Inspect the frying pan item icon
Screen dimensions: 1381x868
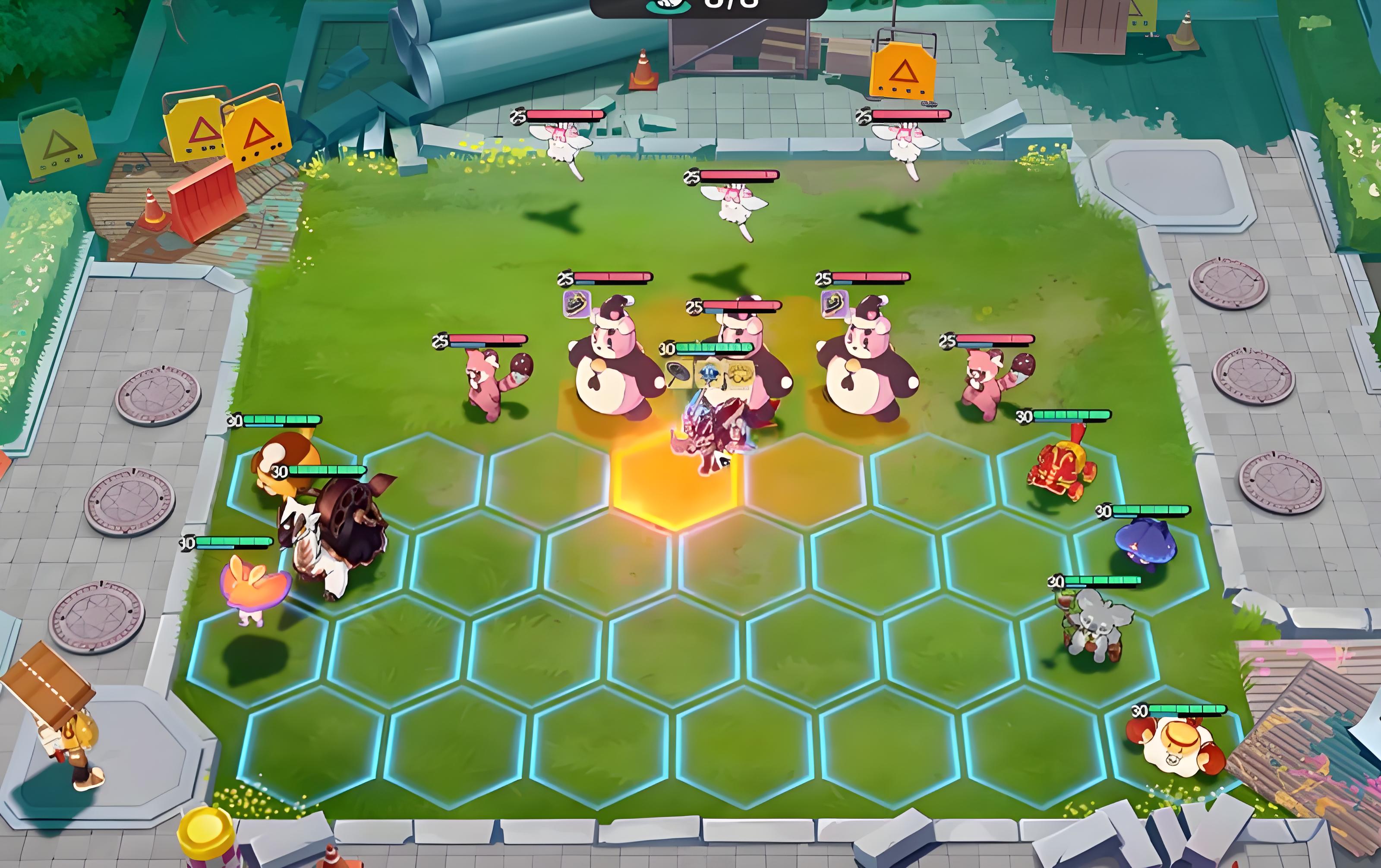(679, 374)
